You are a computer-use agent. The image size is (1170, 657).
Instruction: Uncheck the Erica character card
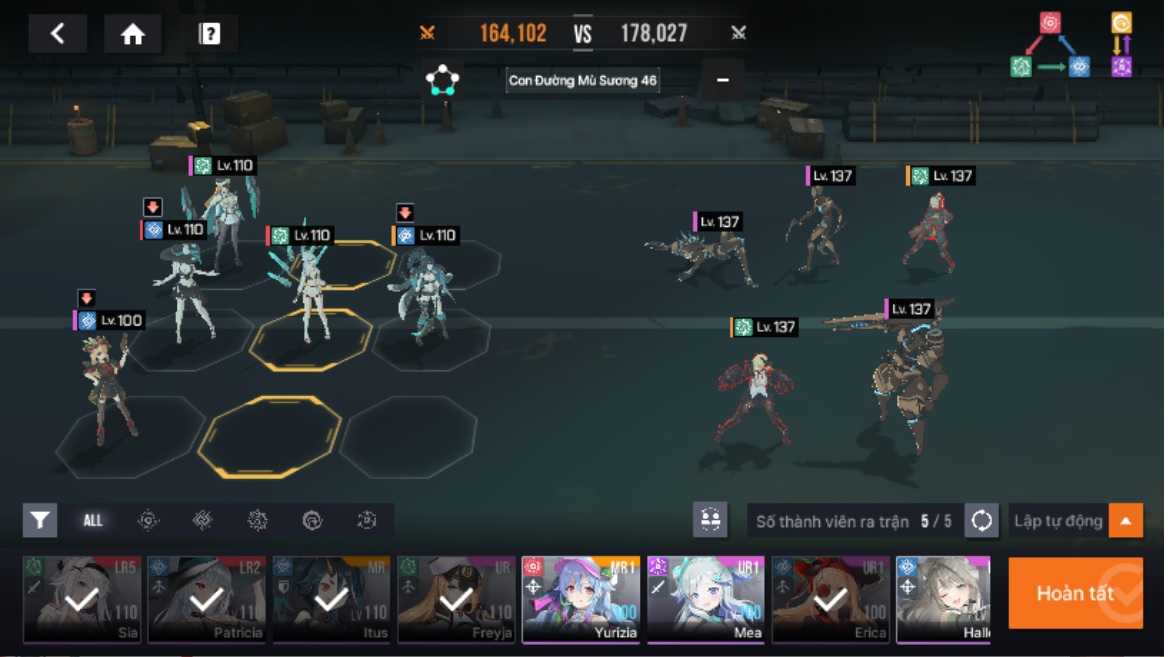click(831, 599)
